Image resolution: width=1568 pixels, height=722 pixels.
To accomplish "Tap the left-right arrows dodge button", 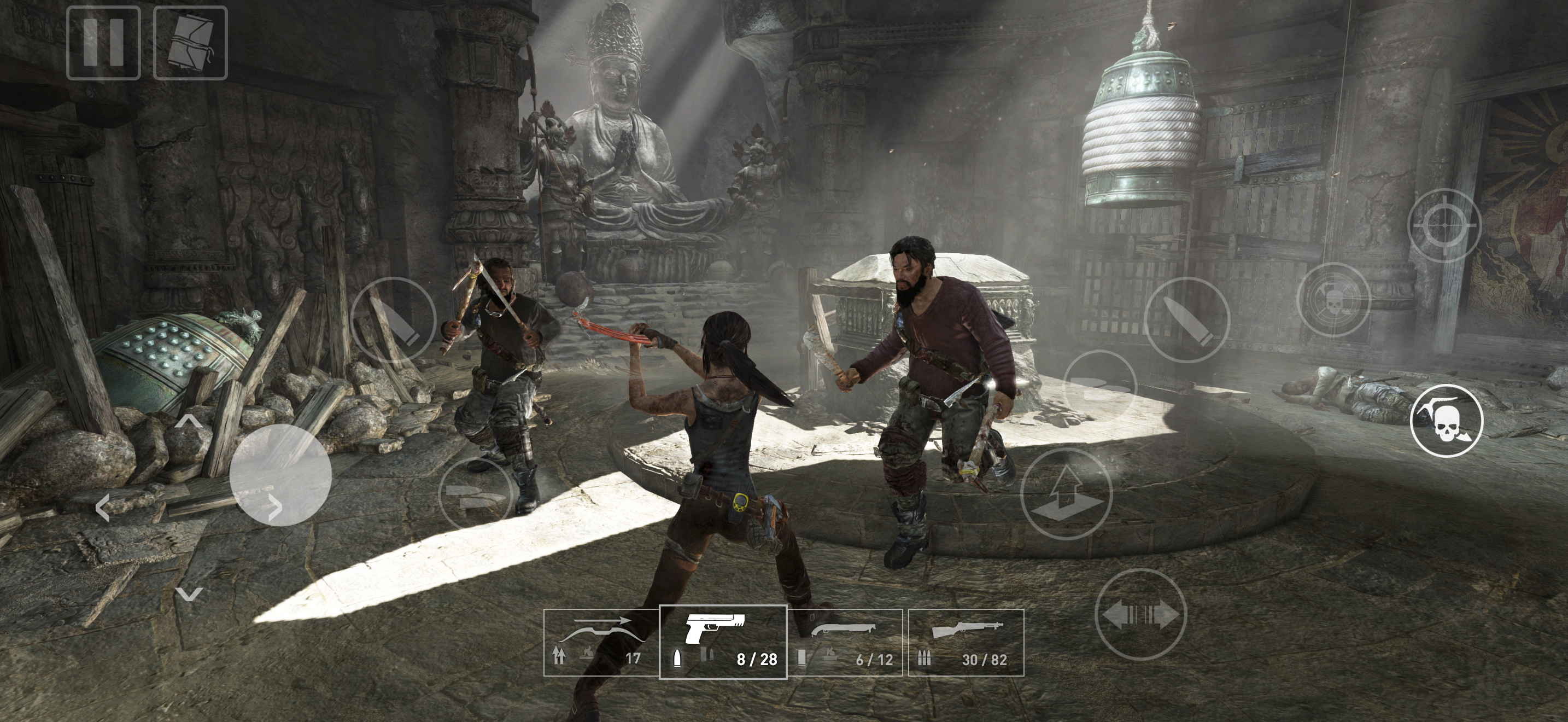I will point(1140,614).
